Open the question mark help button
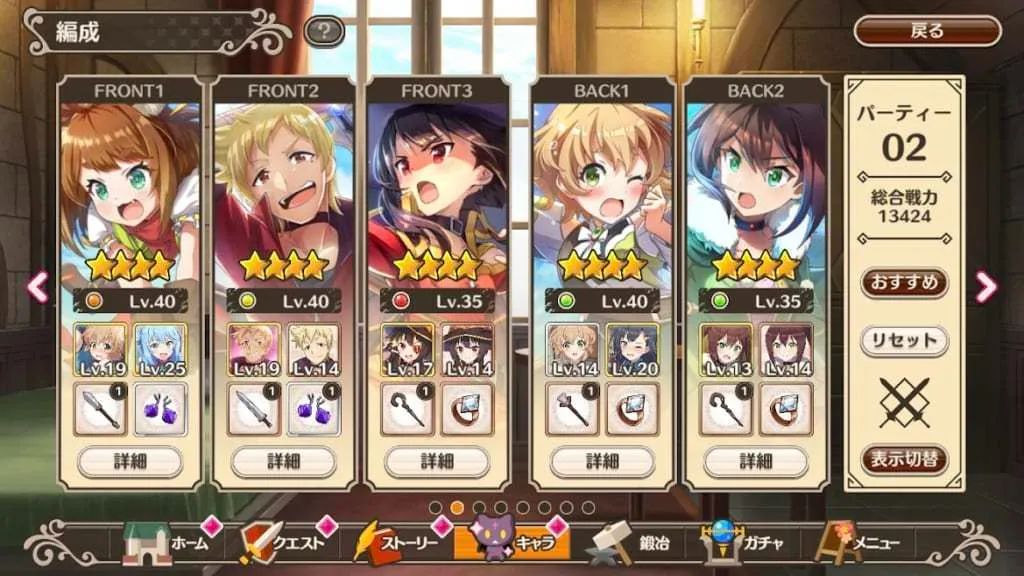 pos(324,31)
